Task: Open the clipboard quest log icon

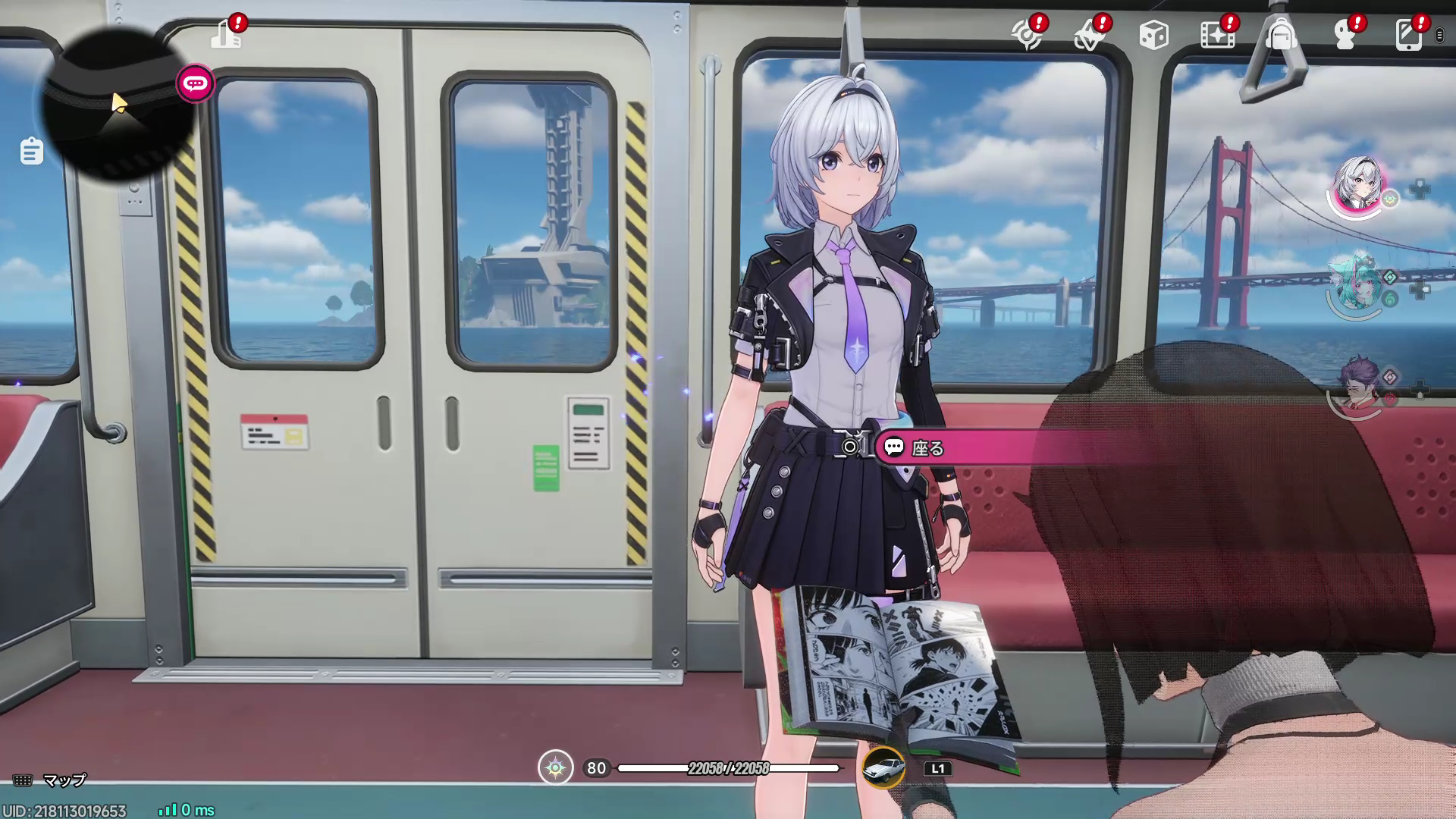Action: tap(31, 151)
